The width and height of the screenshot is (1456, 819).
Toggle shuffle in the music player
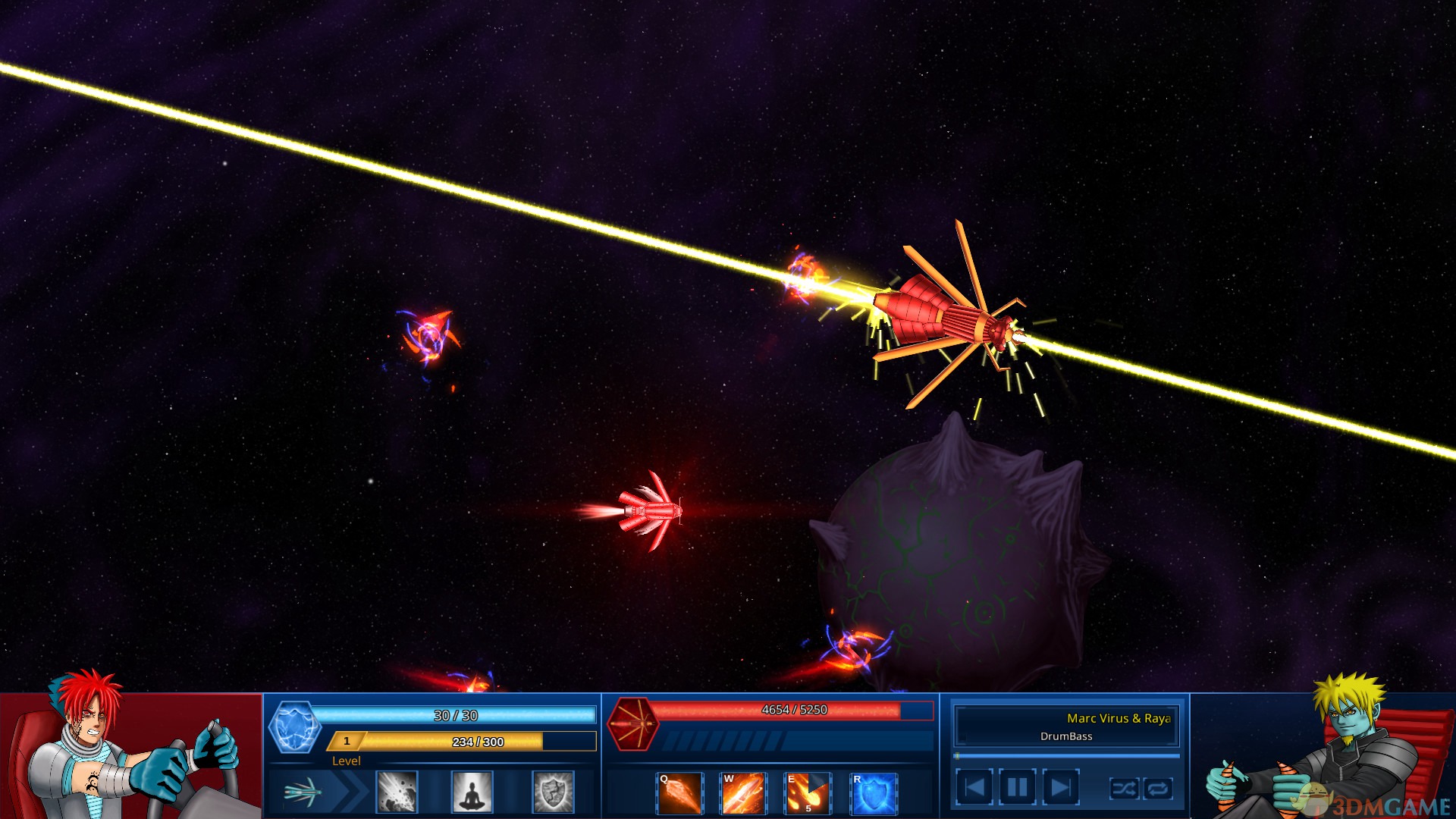[x=1125, y=789]
